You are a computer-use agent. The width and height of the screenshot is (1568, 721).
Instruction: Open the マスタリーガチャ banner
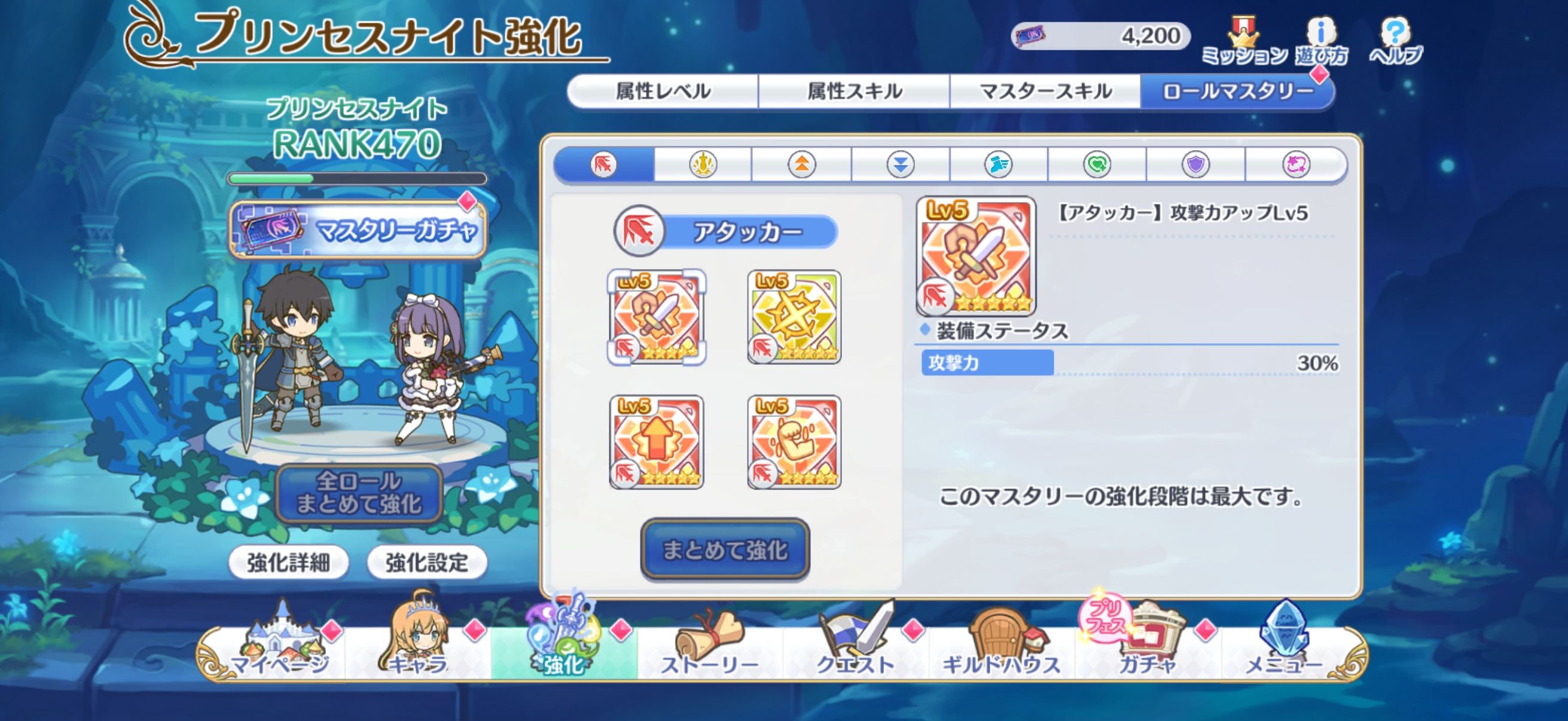[x=358, y=230]
